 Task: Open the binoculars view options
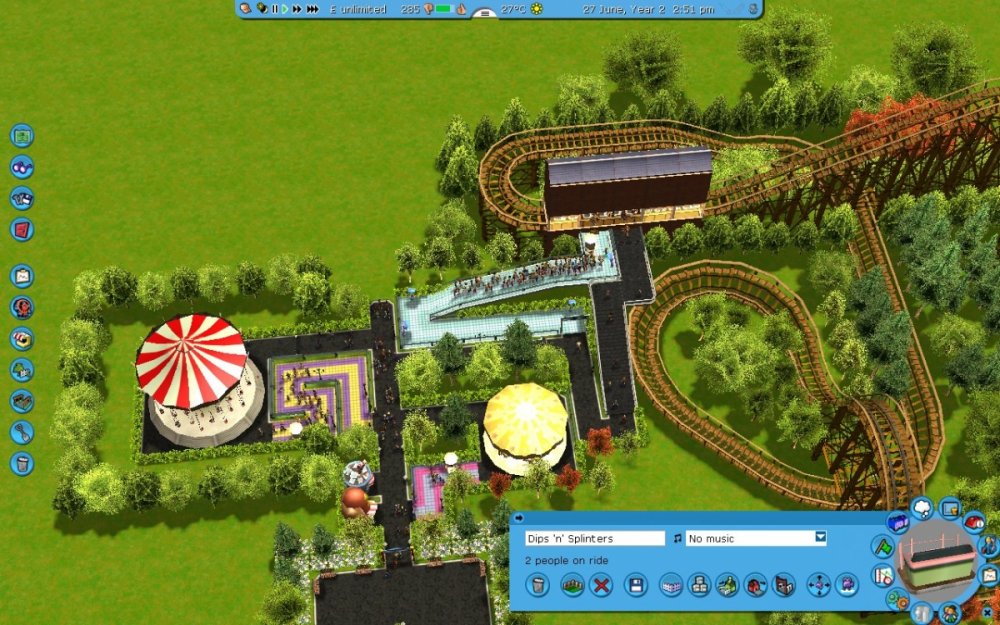pyautogui.click(x=22, y=167)
